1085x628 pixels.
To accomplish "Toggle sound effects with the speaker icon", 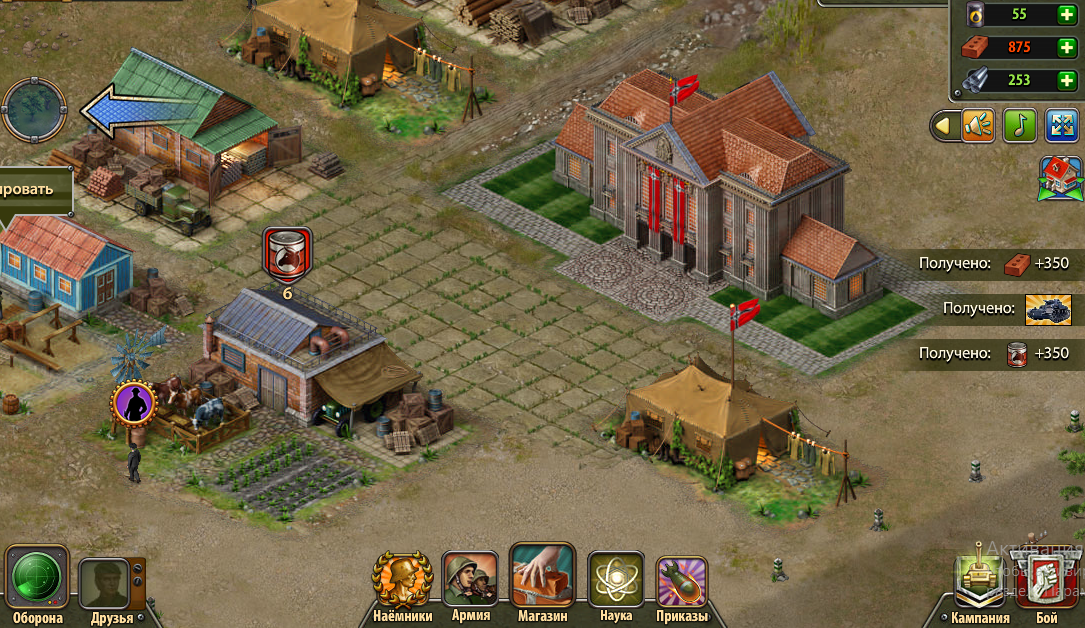I will point(978,126).
